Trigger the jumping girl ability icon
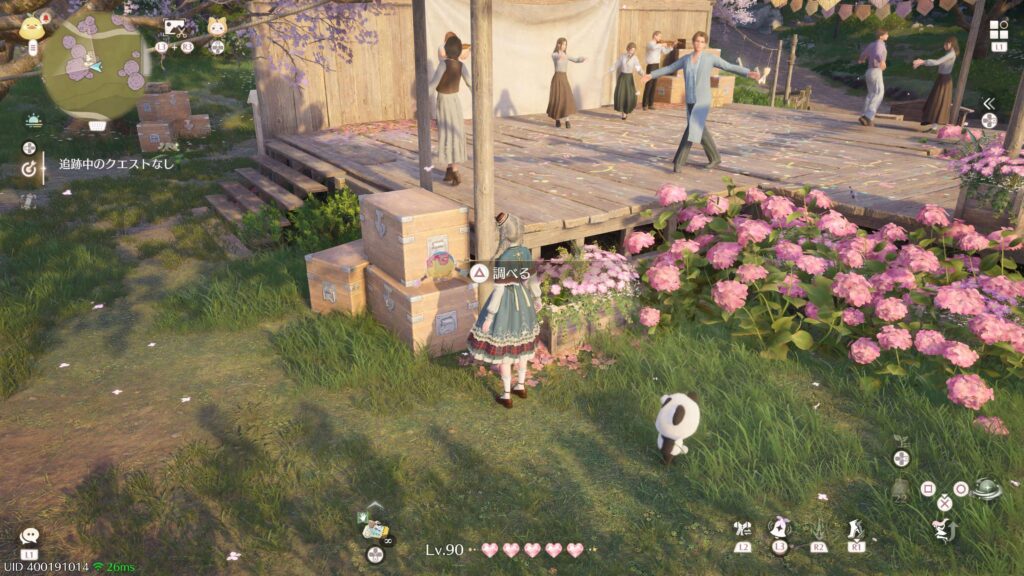This screenshot has height=576, width=1024. (x=942, y=529)
